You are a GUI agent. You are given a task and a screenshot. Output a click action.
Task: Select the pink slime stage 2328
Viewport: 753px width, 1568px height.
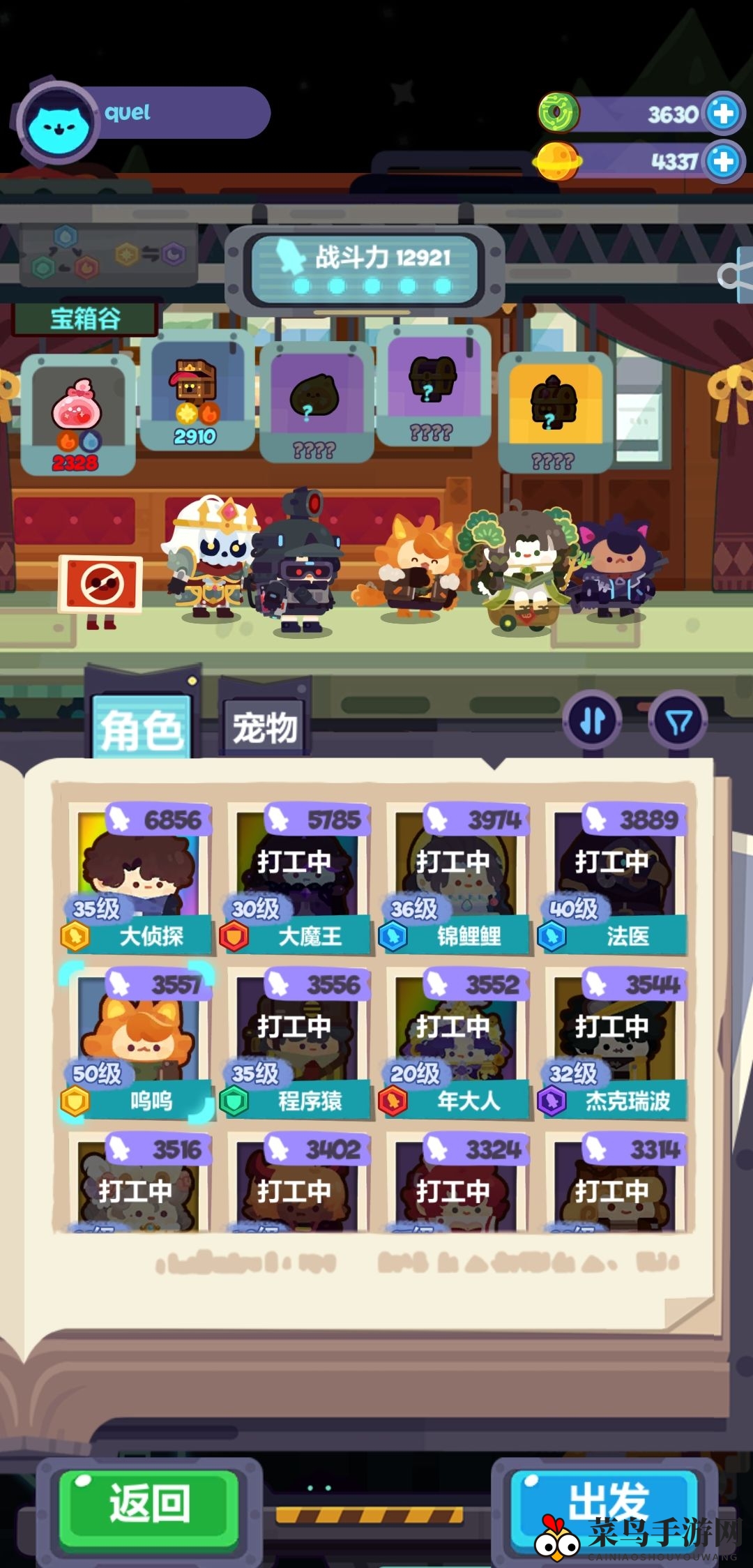pyautogui.click(x=77, y=414)
